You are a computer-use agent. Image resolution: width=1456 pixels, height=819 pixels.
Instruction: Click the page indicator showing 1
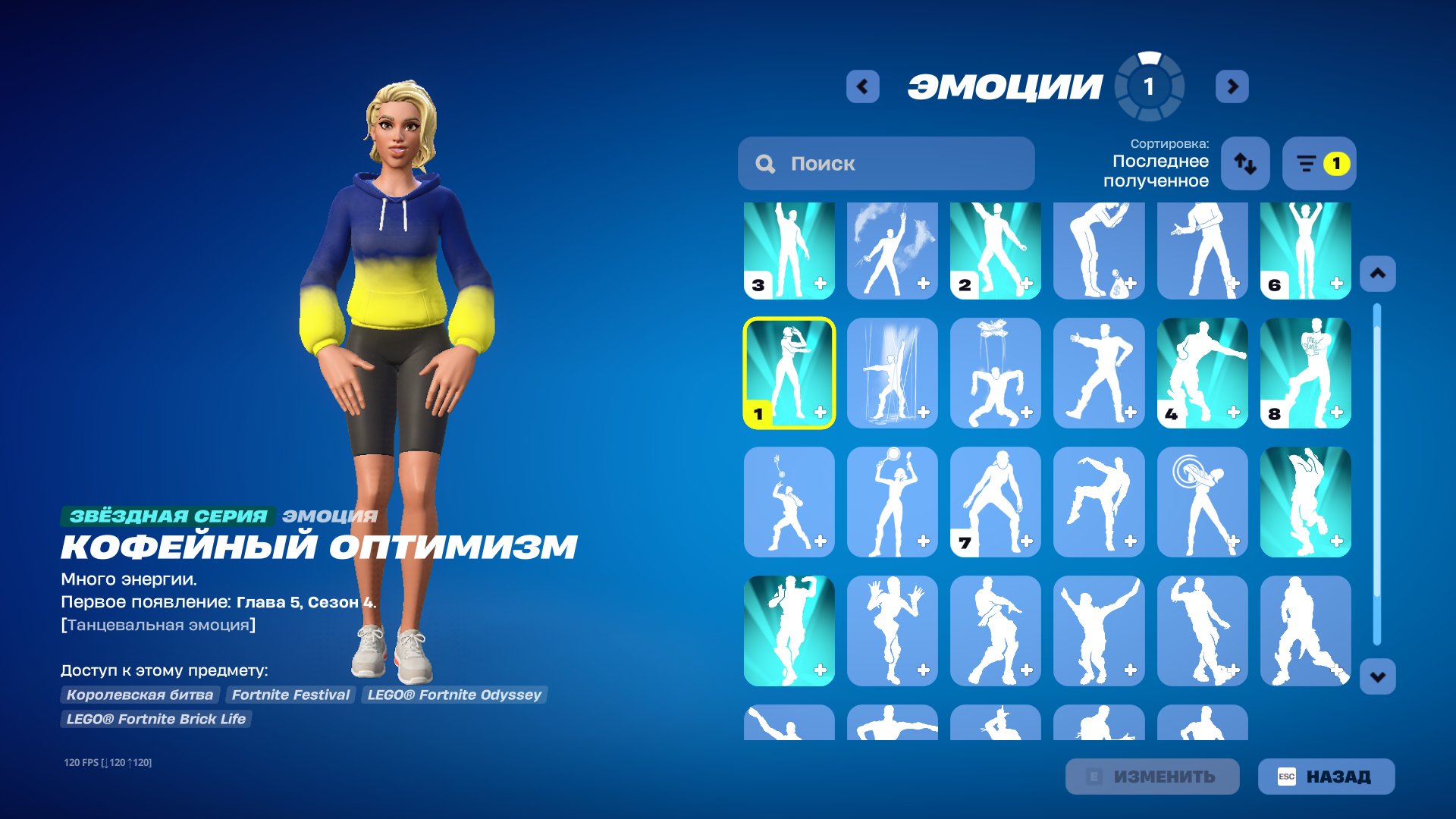pos(1147,86)
